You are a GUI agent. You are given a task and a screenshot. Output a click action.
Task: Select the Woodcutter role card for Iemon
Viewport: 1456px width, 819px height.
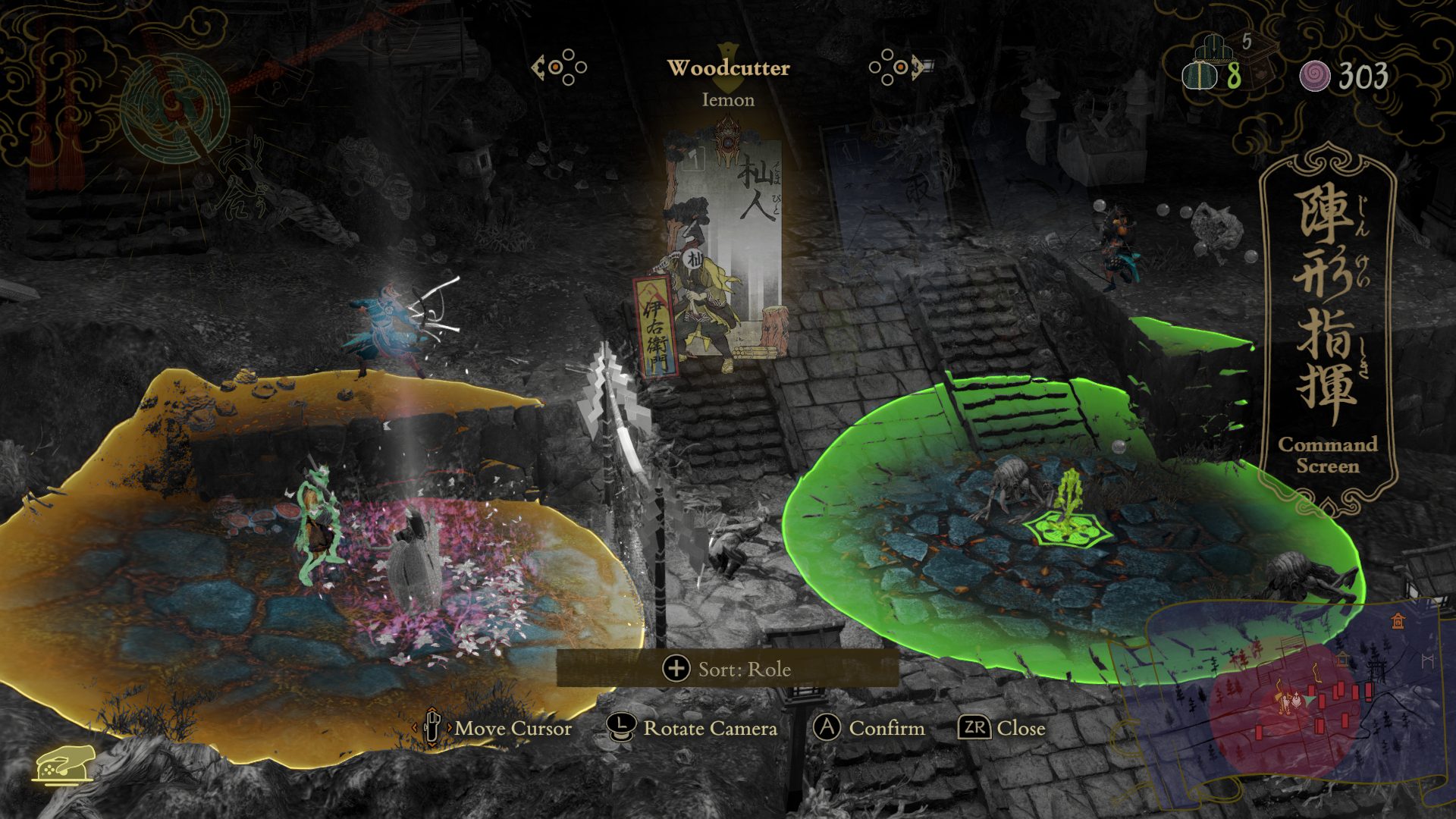click(723, 250)
